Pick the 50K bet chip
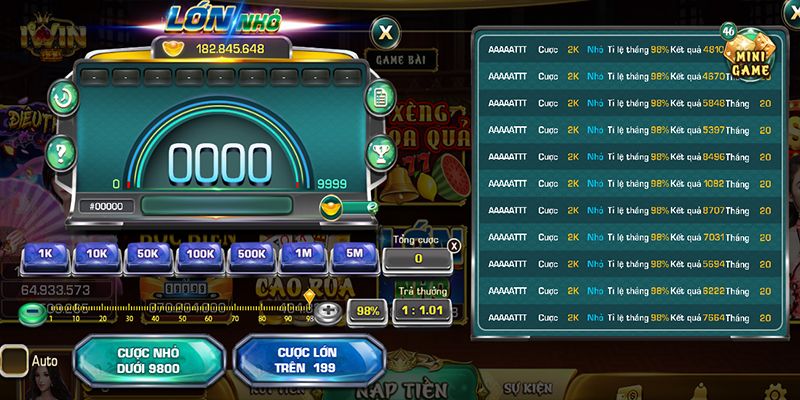The width and height of the screenshot is (800, 400). [x=148, y=255]
